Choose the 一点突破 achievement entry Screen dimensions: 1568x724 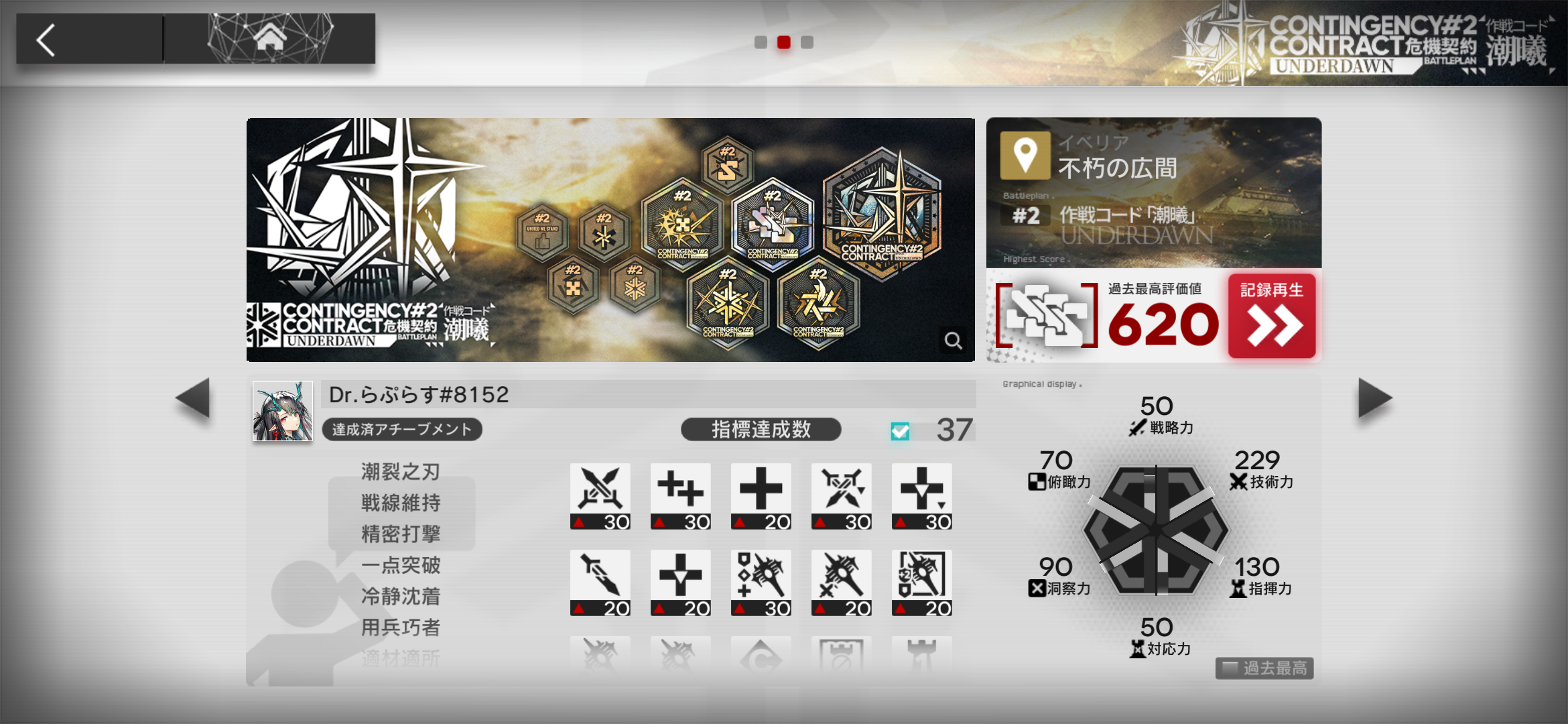pyautogui.click(x=401, y=565)
